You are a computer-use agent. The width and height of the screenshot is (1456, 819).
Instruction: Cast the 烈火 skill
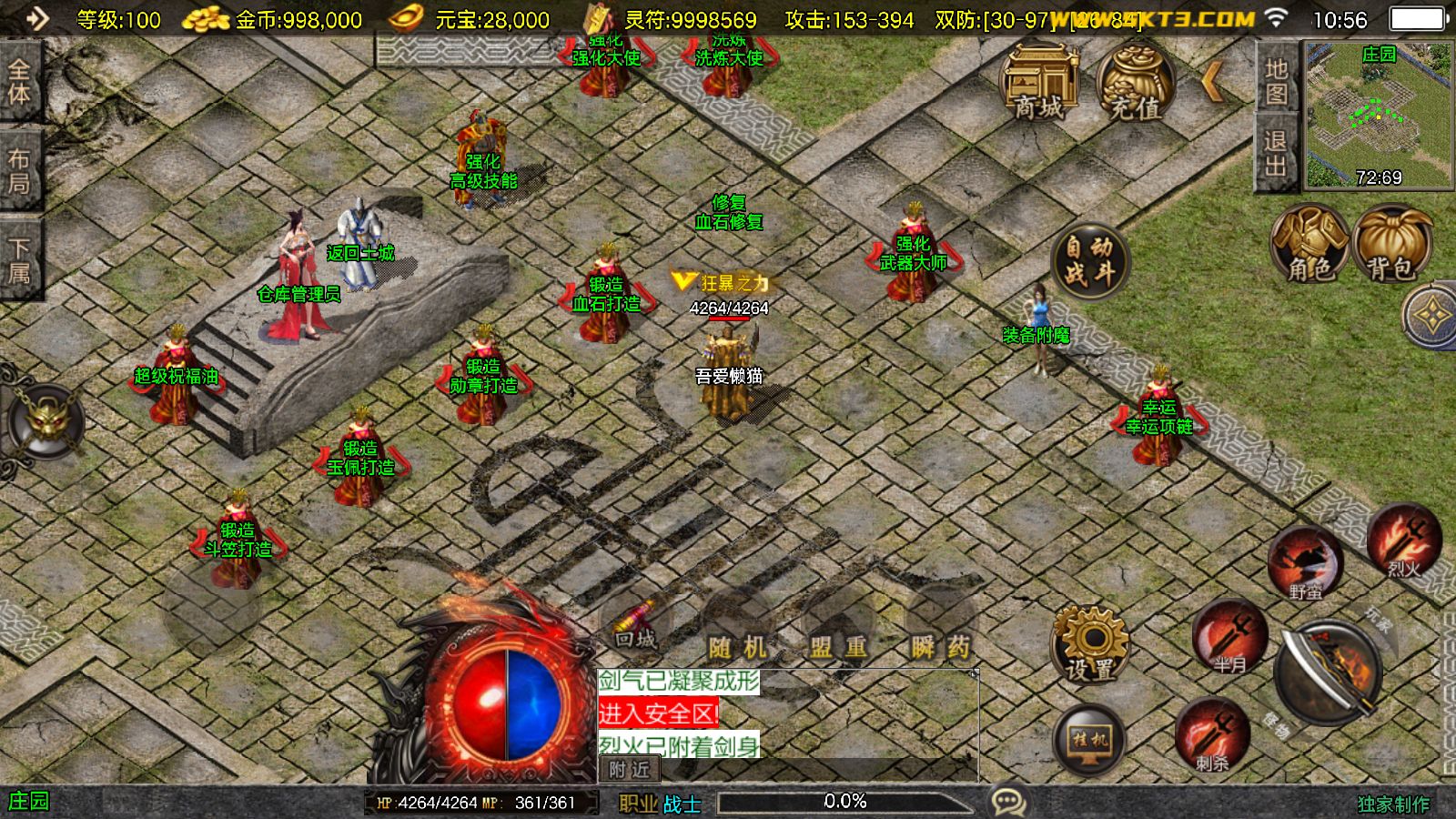click(1403, 542)
